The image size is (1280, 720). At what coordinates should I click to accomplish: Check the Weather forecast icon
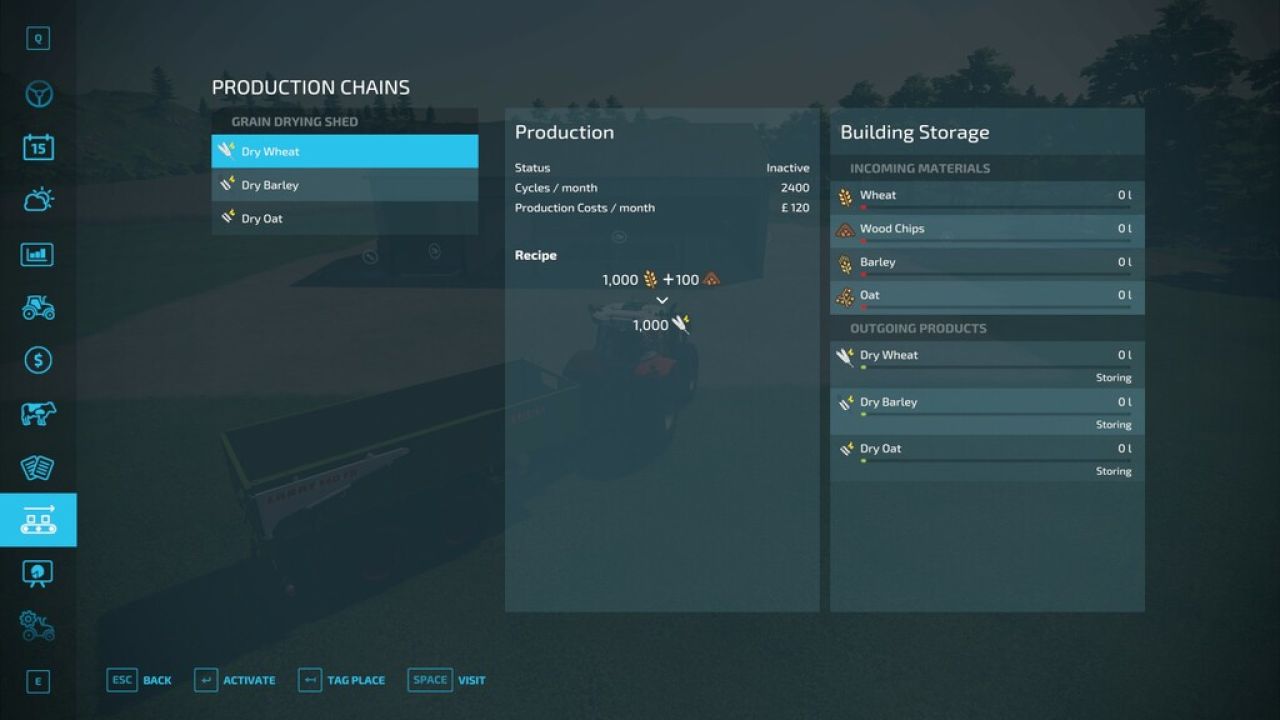[38, 200]
